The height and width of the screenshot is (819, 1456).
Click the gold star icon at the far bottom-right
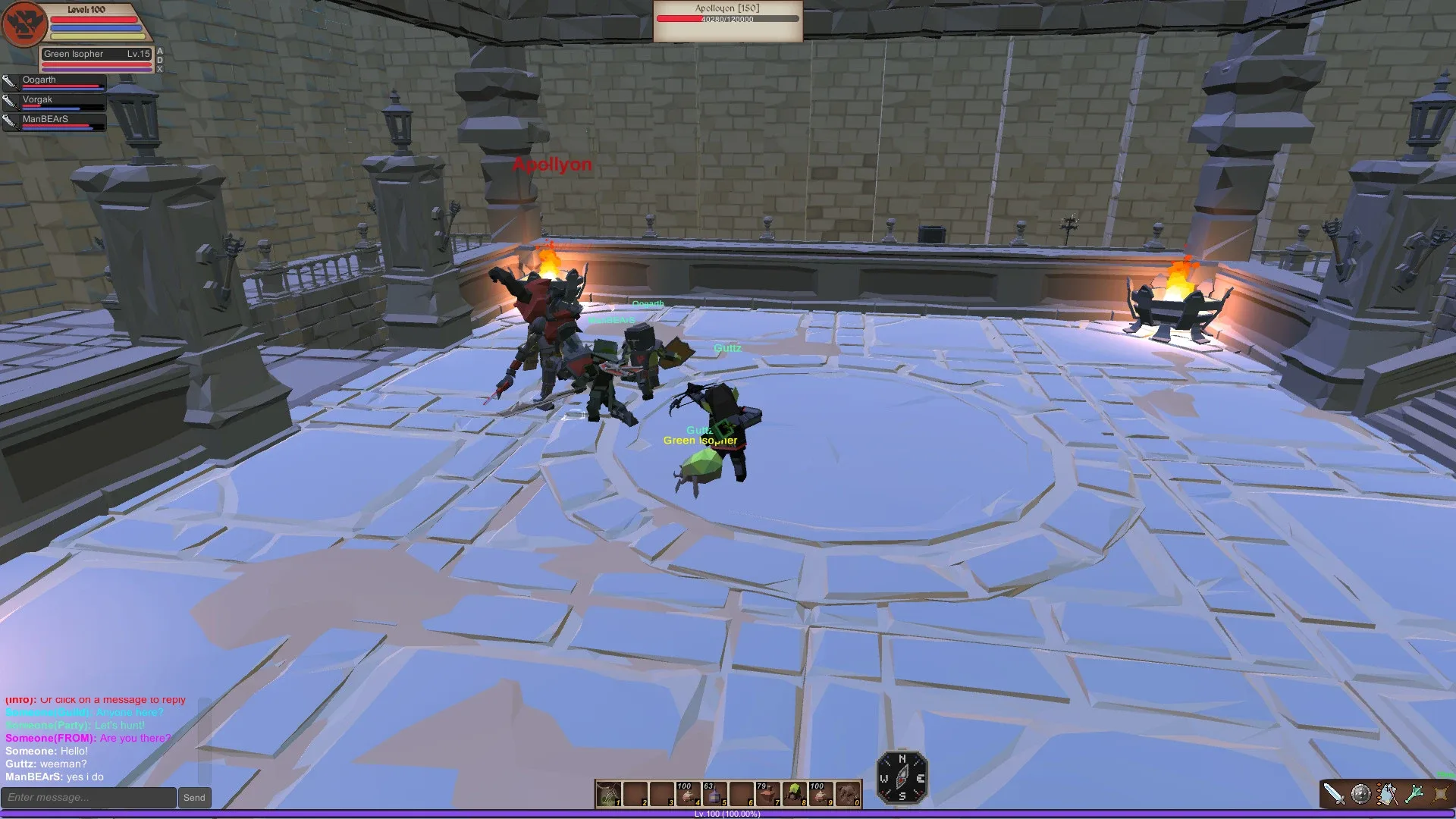tap(1439, 792)
